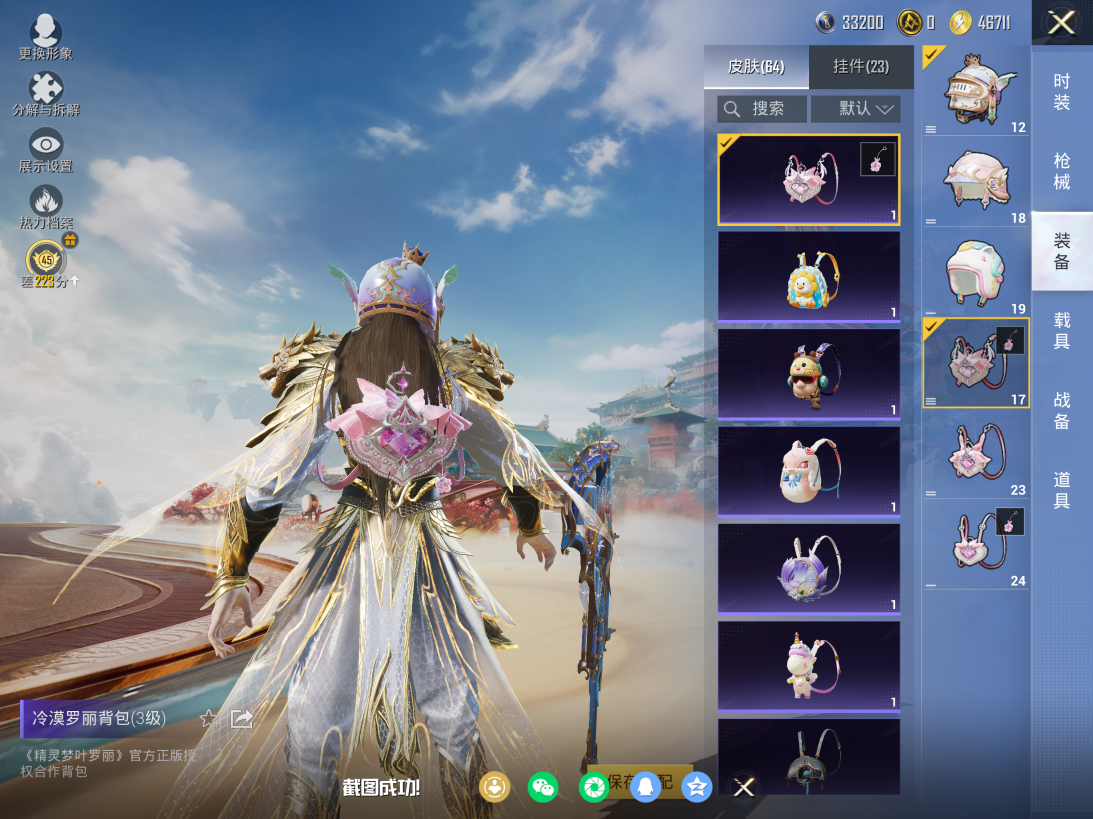Image resolution: width=1093 pixels, height=819 pixels.
Task: Open the 时装 category
Action: 1062,92
